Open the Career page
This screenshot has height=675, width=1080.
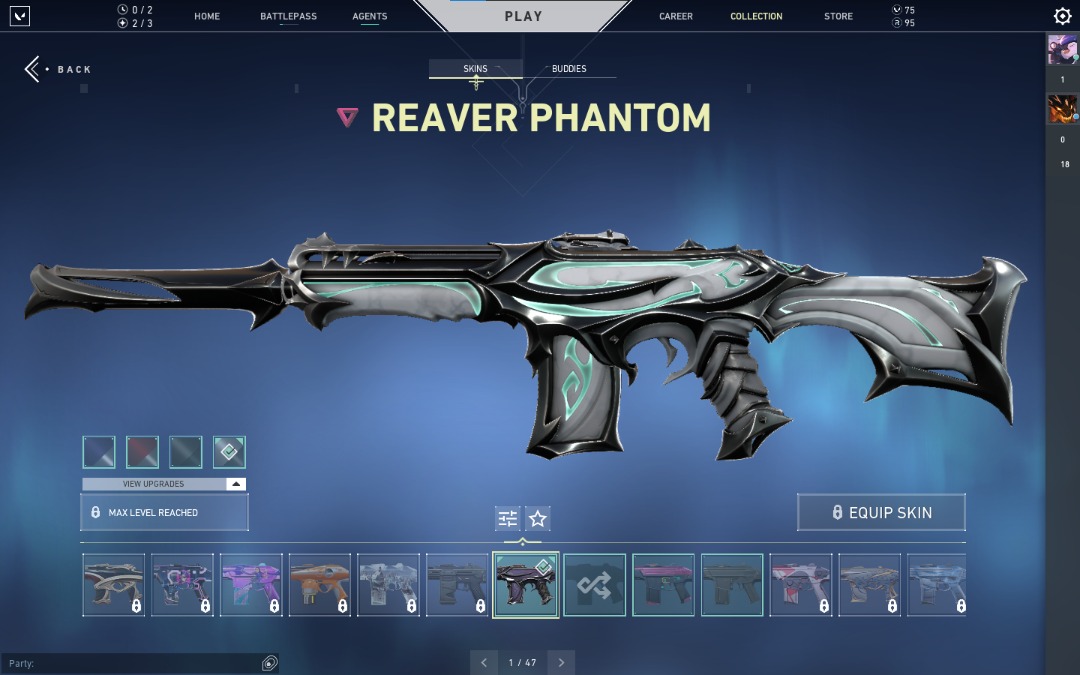pos(676,16)
